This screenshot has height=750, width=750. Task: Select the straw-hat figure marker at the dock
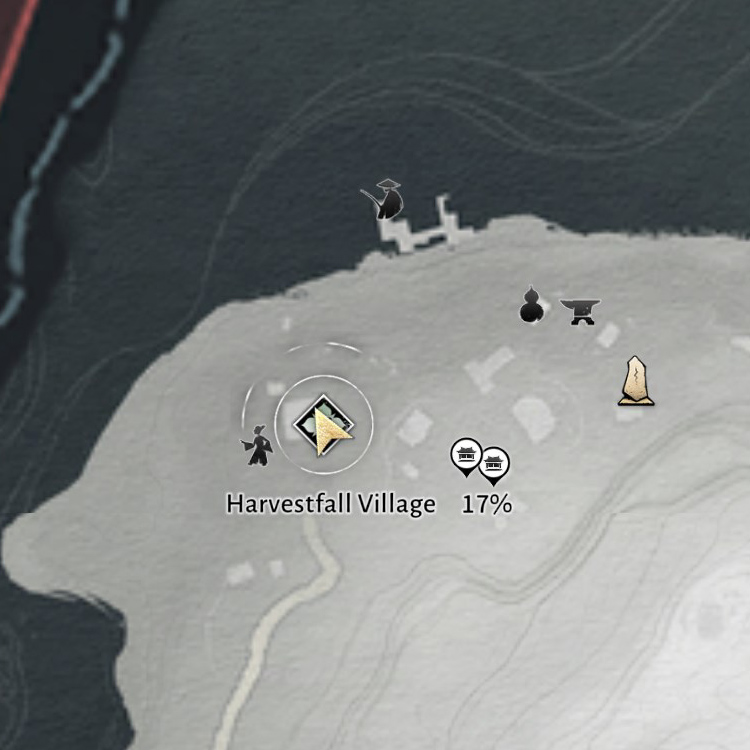coord(385,199)
